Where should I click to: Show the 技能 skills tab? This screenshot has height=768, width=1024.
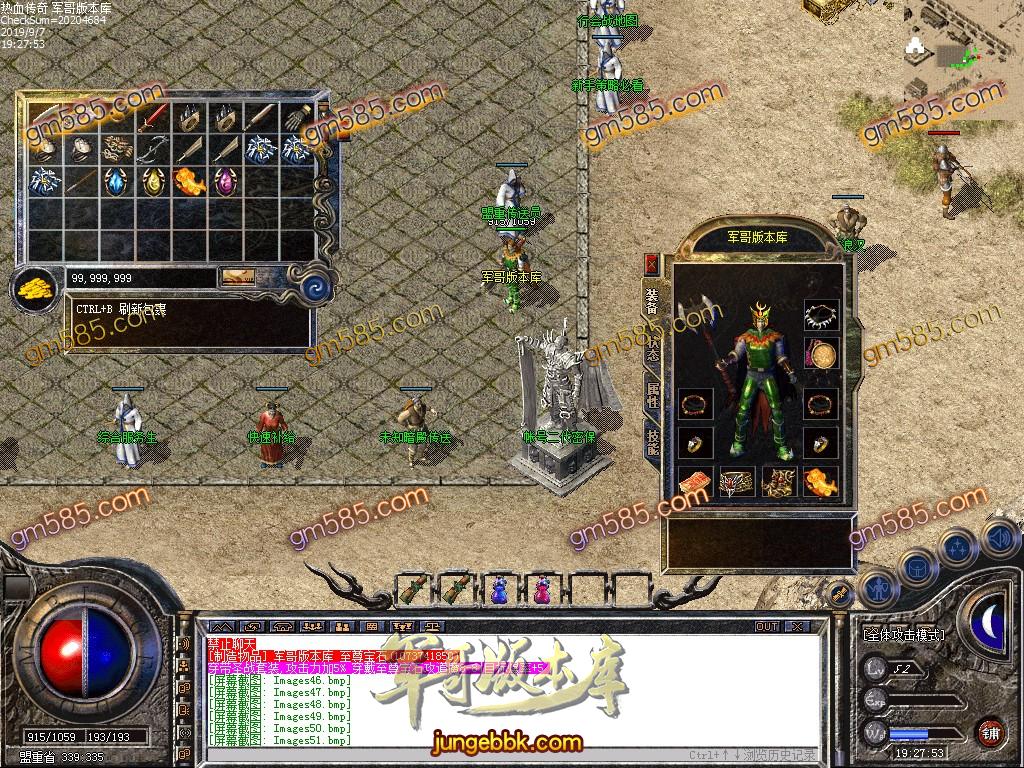[x=652, y=443]
